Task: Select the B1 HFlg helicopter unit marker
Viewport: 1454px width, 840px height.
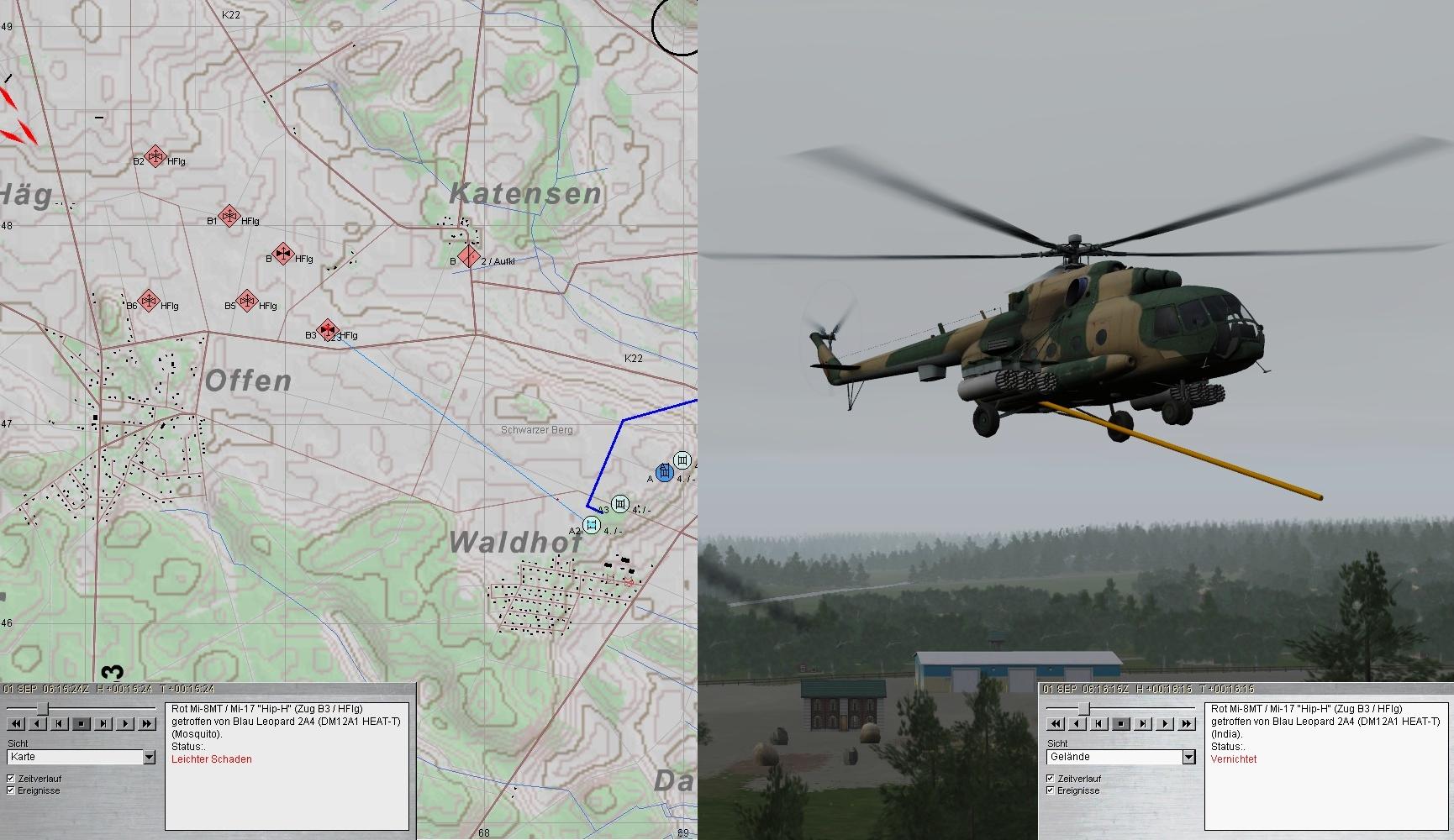Action: tap(229, 216)
